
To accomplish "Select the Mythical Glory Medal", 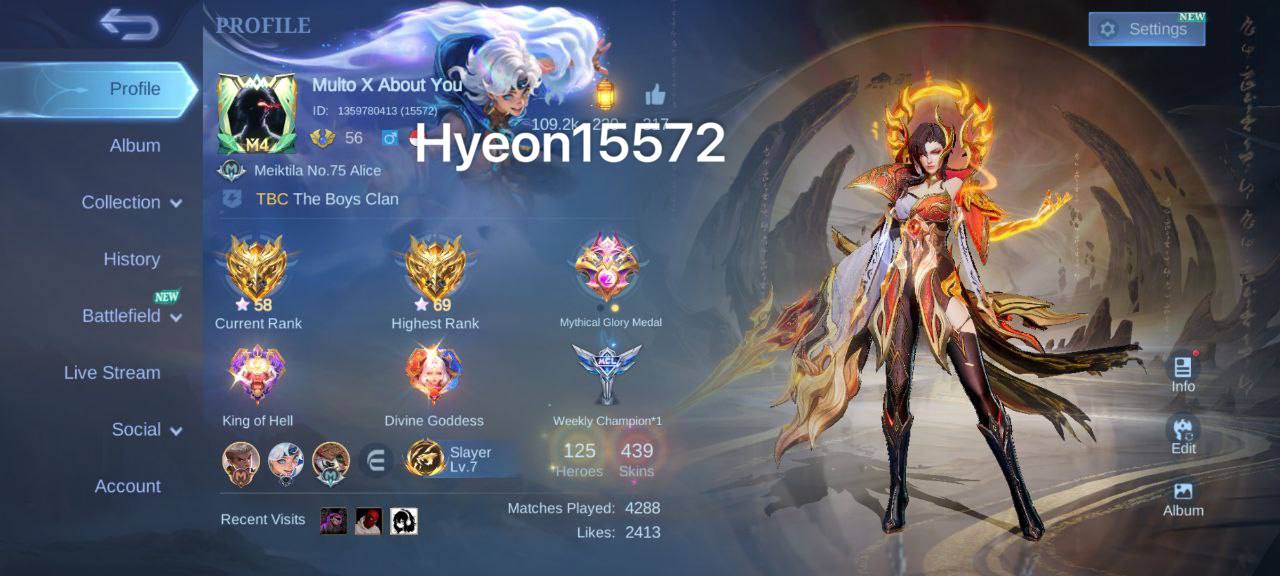I will coord(608,268).
